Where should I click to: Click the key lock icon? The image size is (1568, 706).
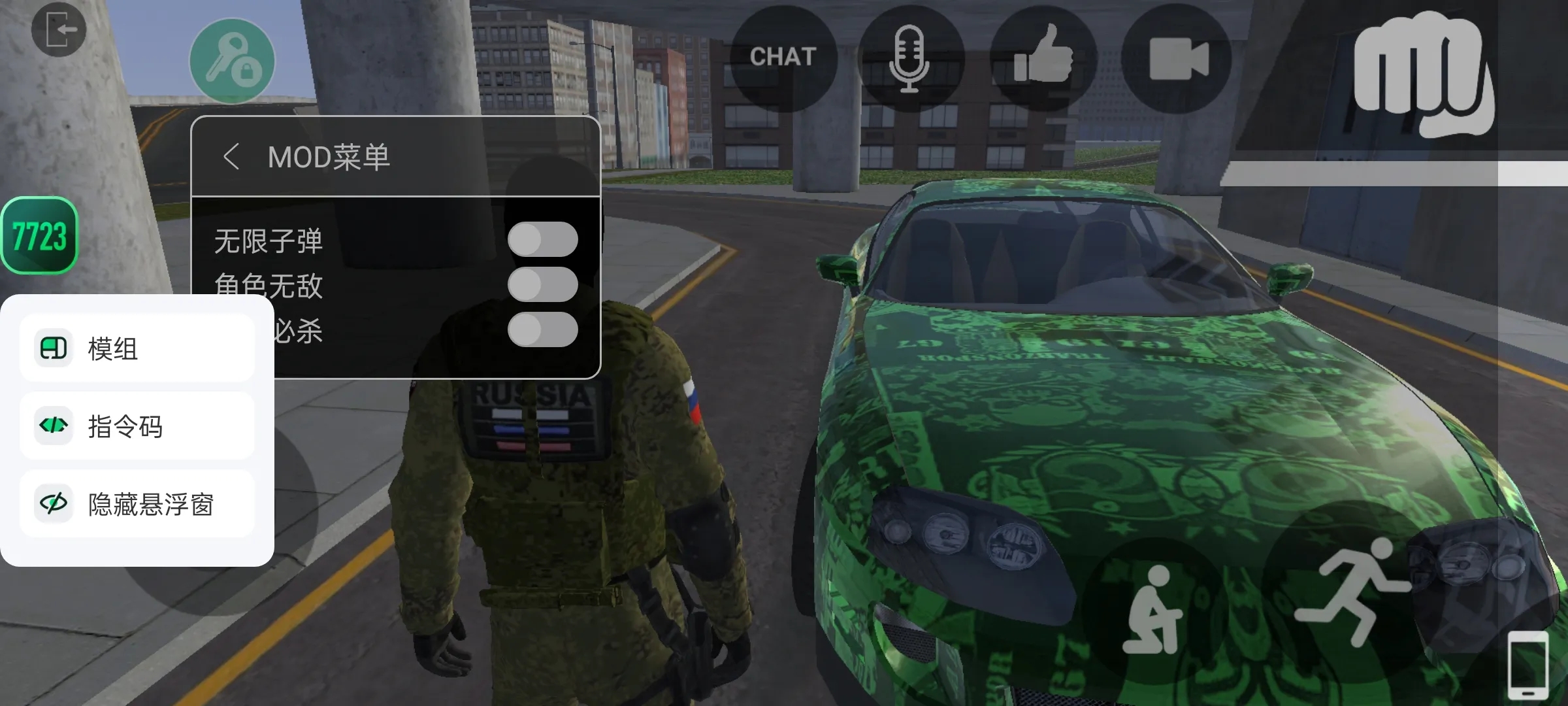232,60
